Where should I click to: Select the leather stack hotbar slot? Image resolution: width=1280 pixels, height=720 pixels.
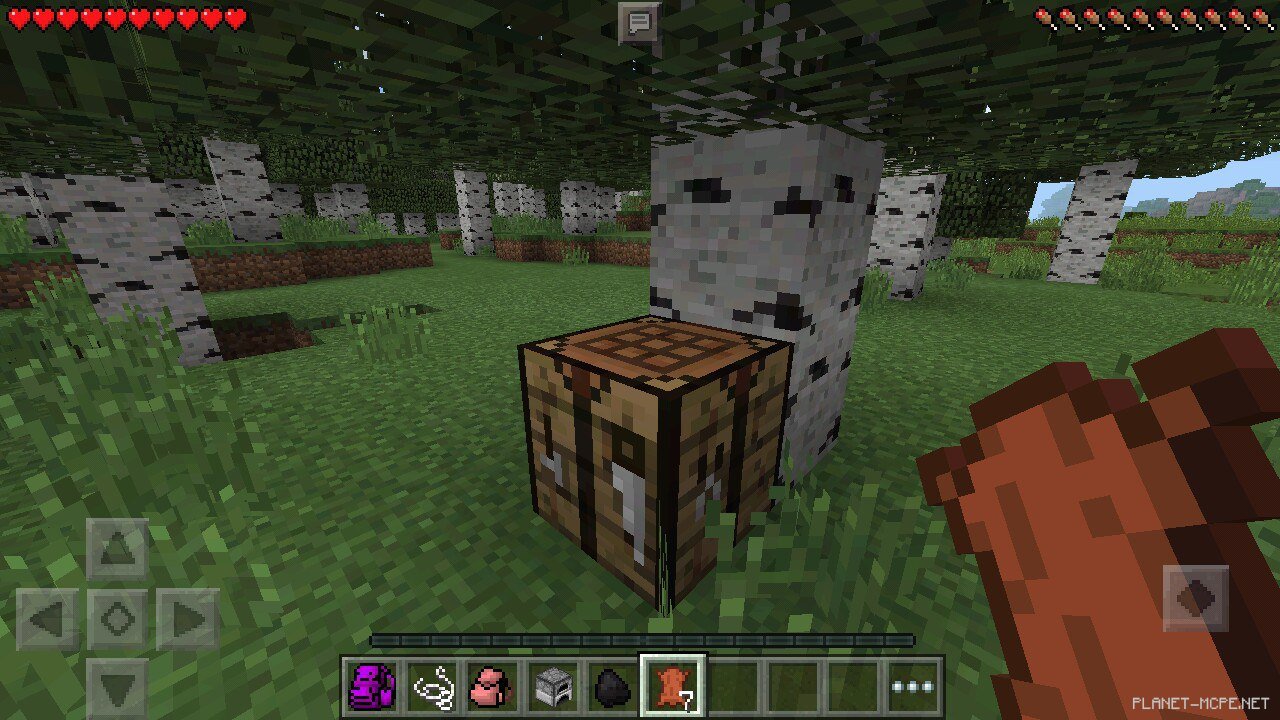673,687
